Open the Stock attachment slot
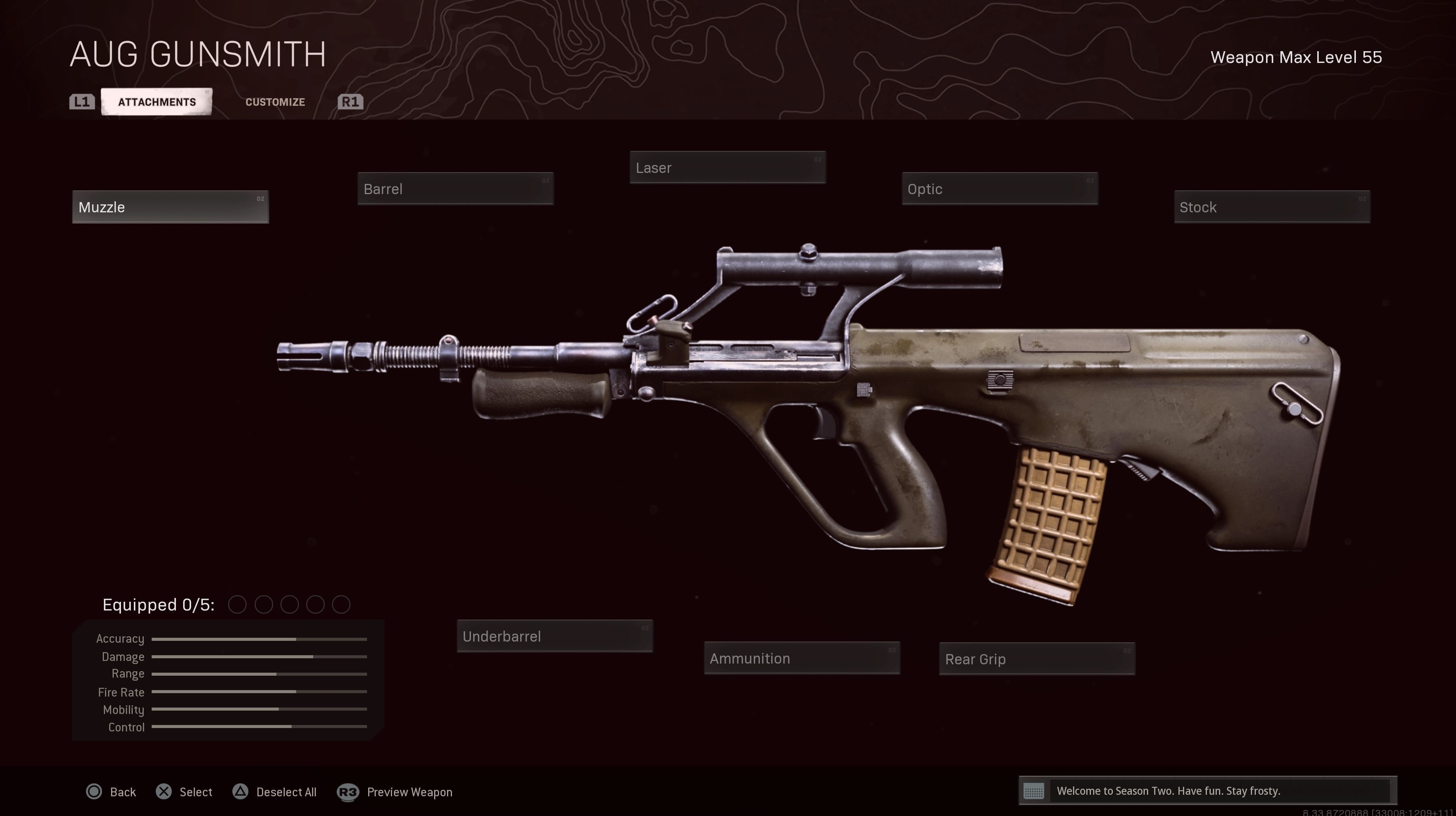Screen dimensions: 1456x816 [1272, 207]
